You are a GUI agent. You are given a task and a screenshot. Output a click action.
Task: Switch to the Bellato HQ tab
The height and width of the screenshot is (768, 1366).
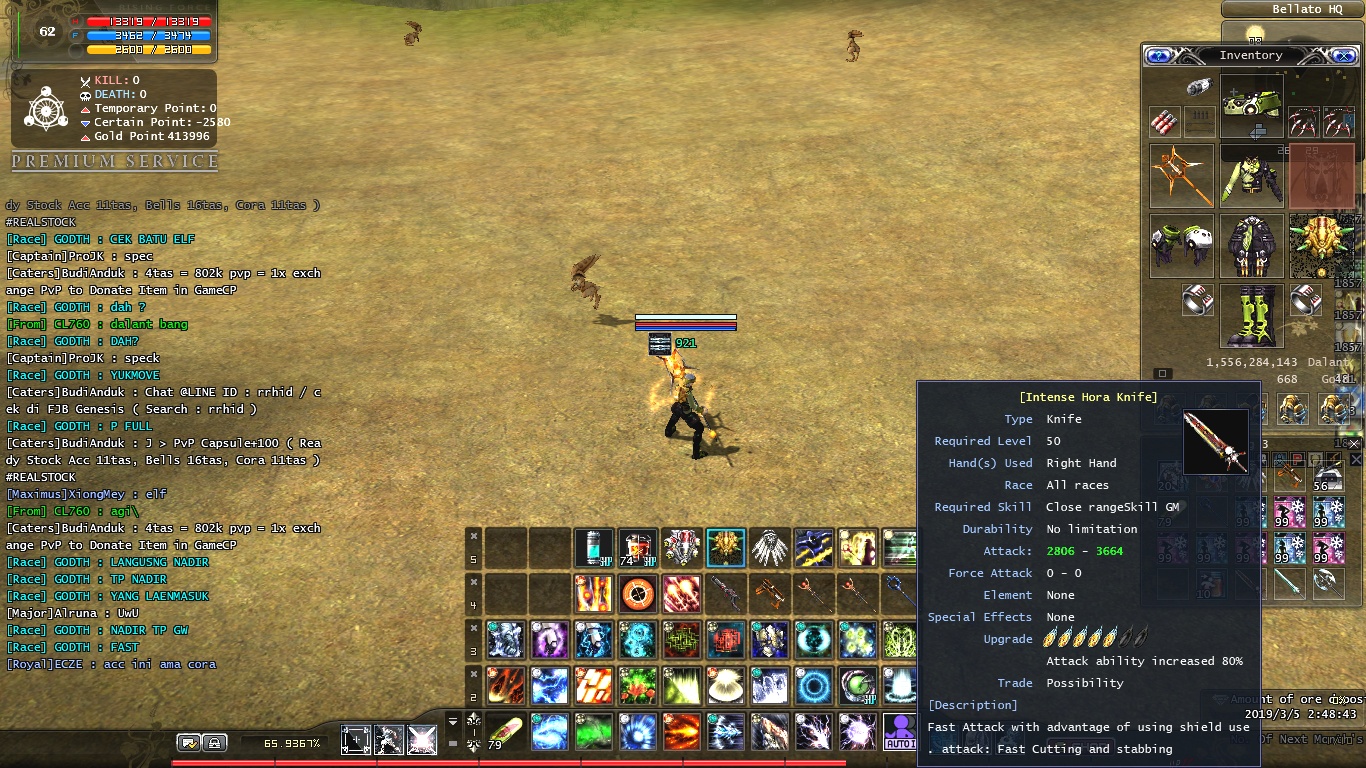[x=1292, y=9]
